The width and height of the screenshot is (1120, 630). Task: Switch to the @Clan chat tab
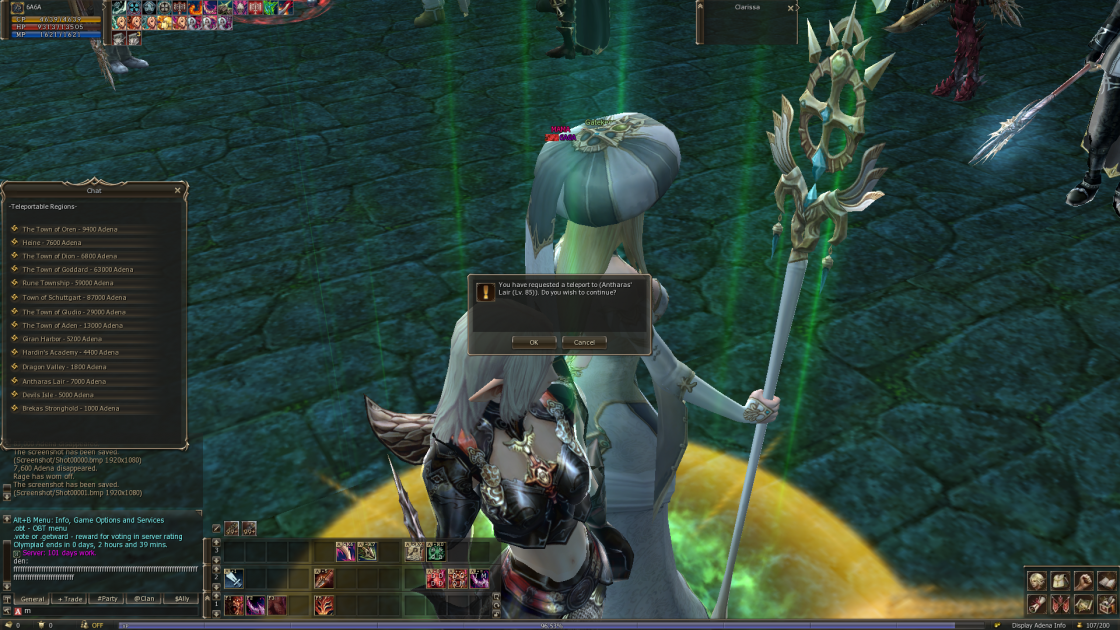coord(144,599)
